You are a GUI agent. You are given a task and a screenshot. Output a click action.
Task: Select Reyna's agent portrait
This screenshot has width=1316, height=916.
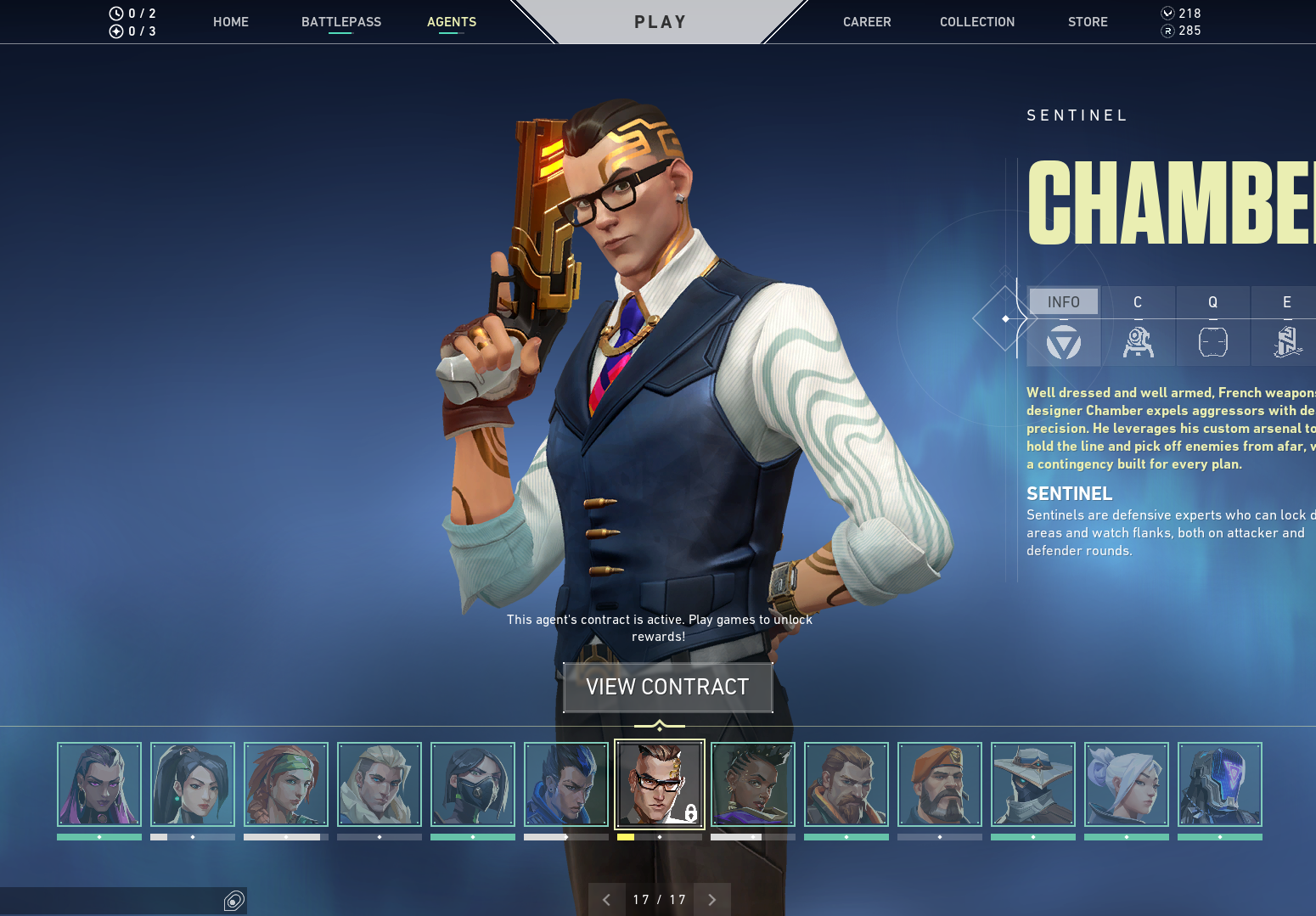[99, 784]
